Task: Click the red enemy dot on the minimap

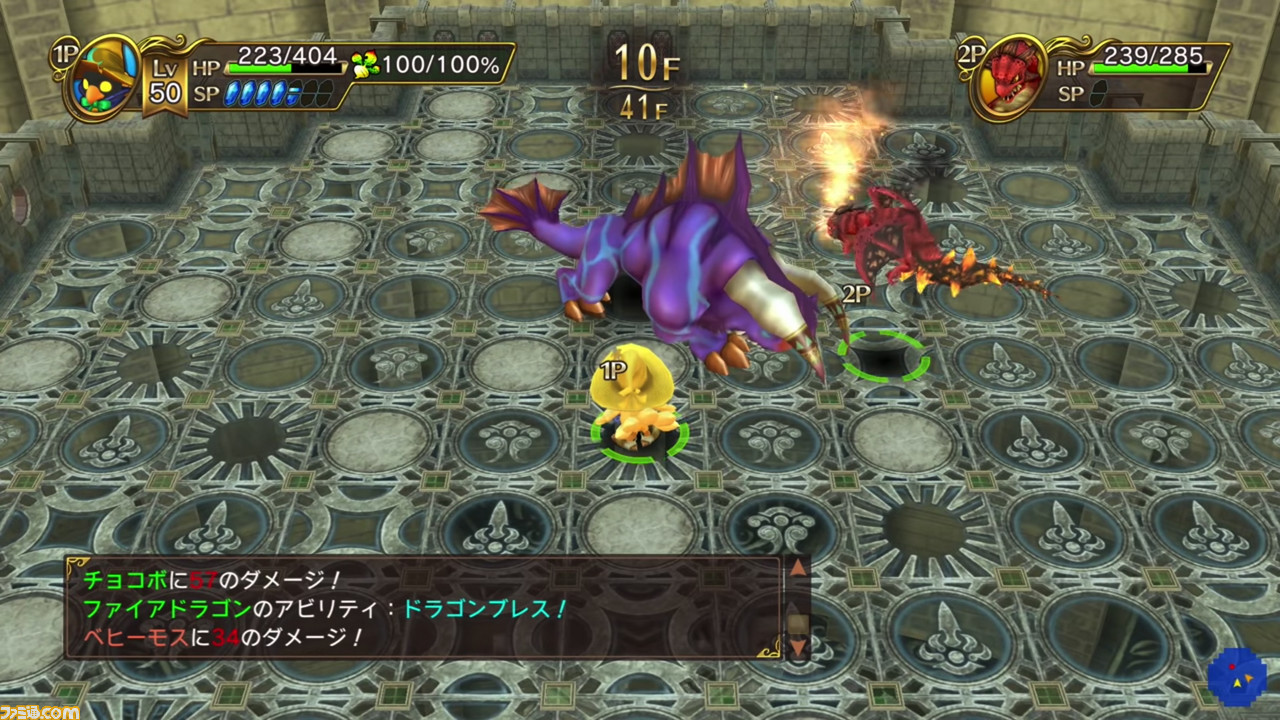Action: point(1232,667)
